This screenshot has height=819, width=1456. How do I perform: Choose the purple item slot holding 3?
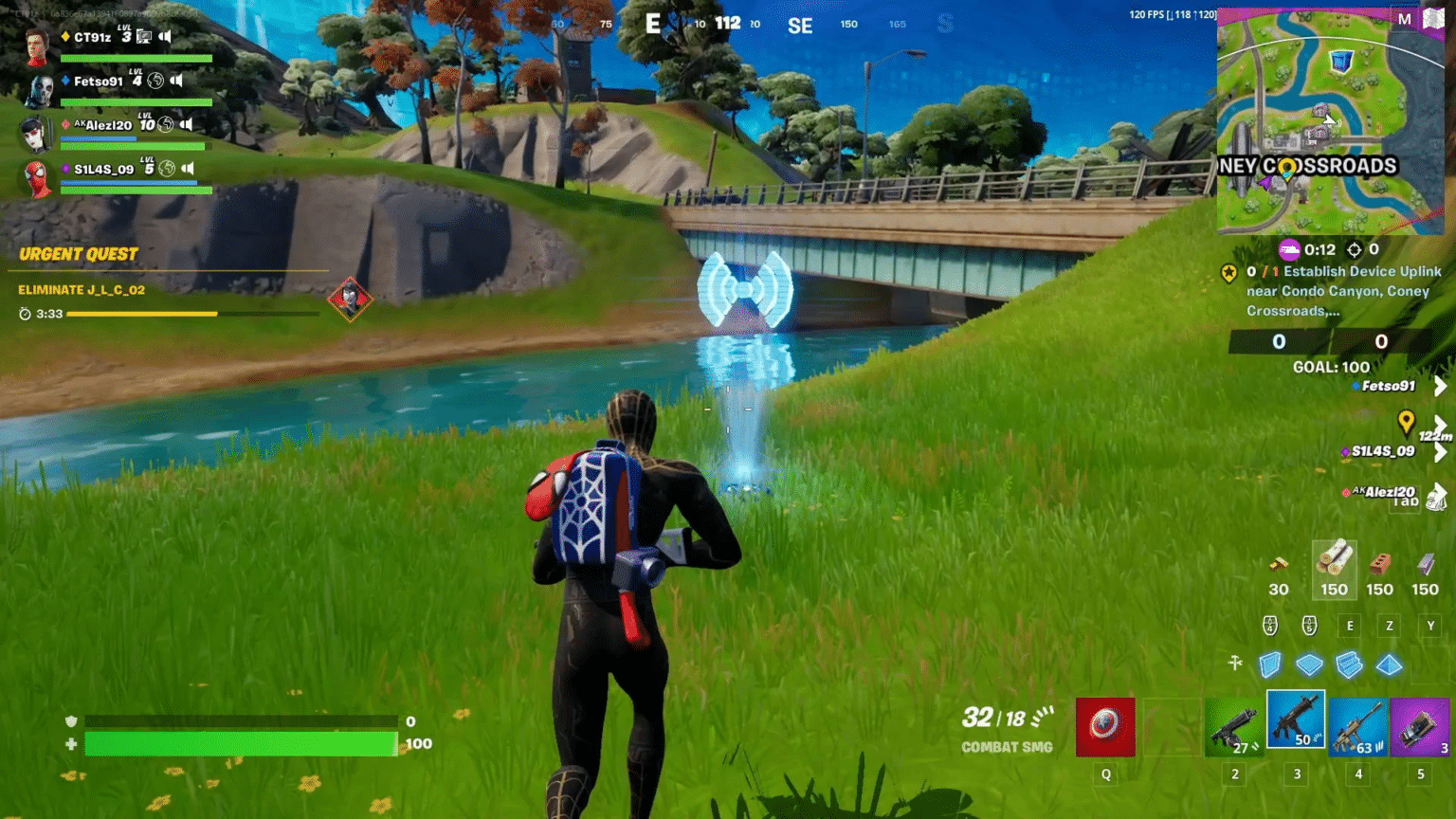coord(1419,727)
